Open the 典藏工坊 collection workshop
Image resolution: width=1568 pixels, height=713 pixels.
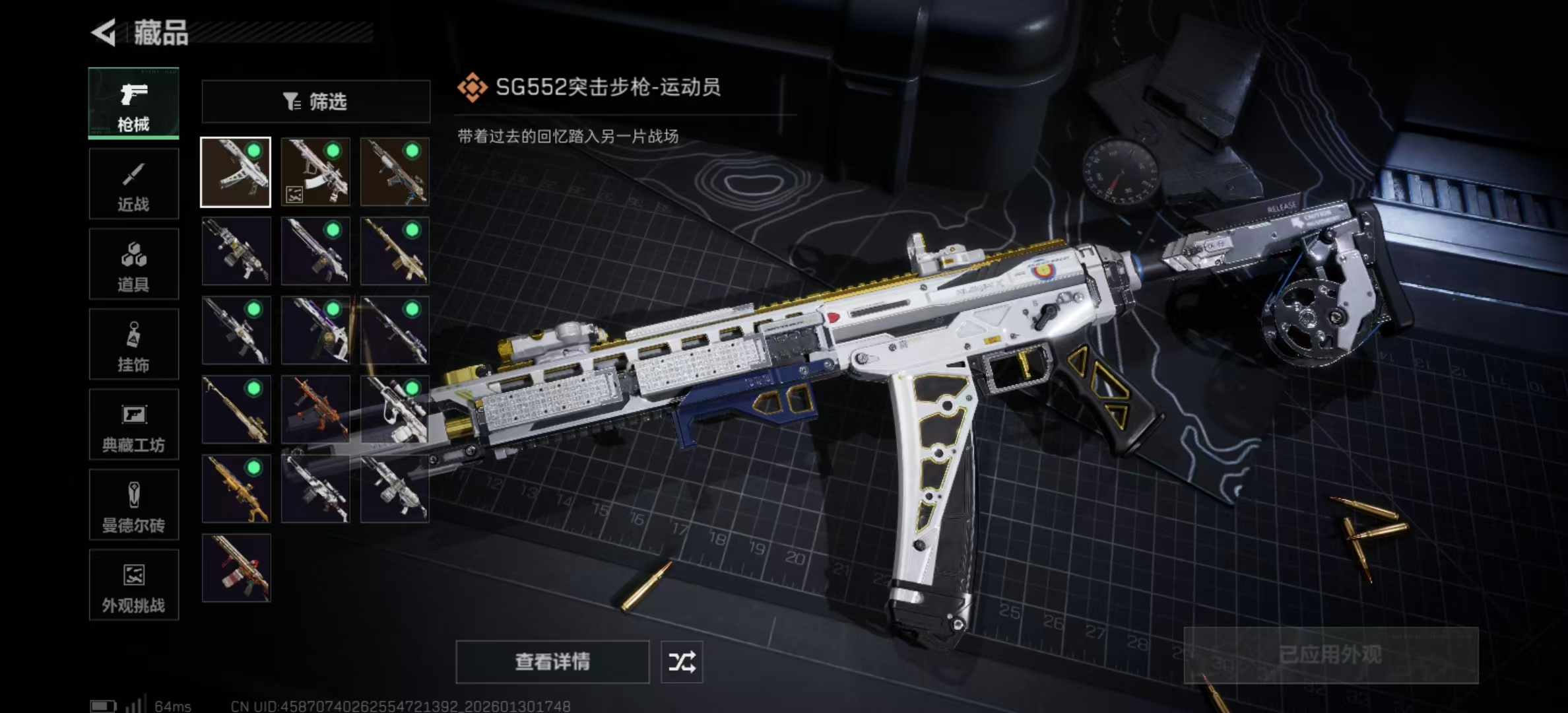tap(133, 424)
